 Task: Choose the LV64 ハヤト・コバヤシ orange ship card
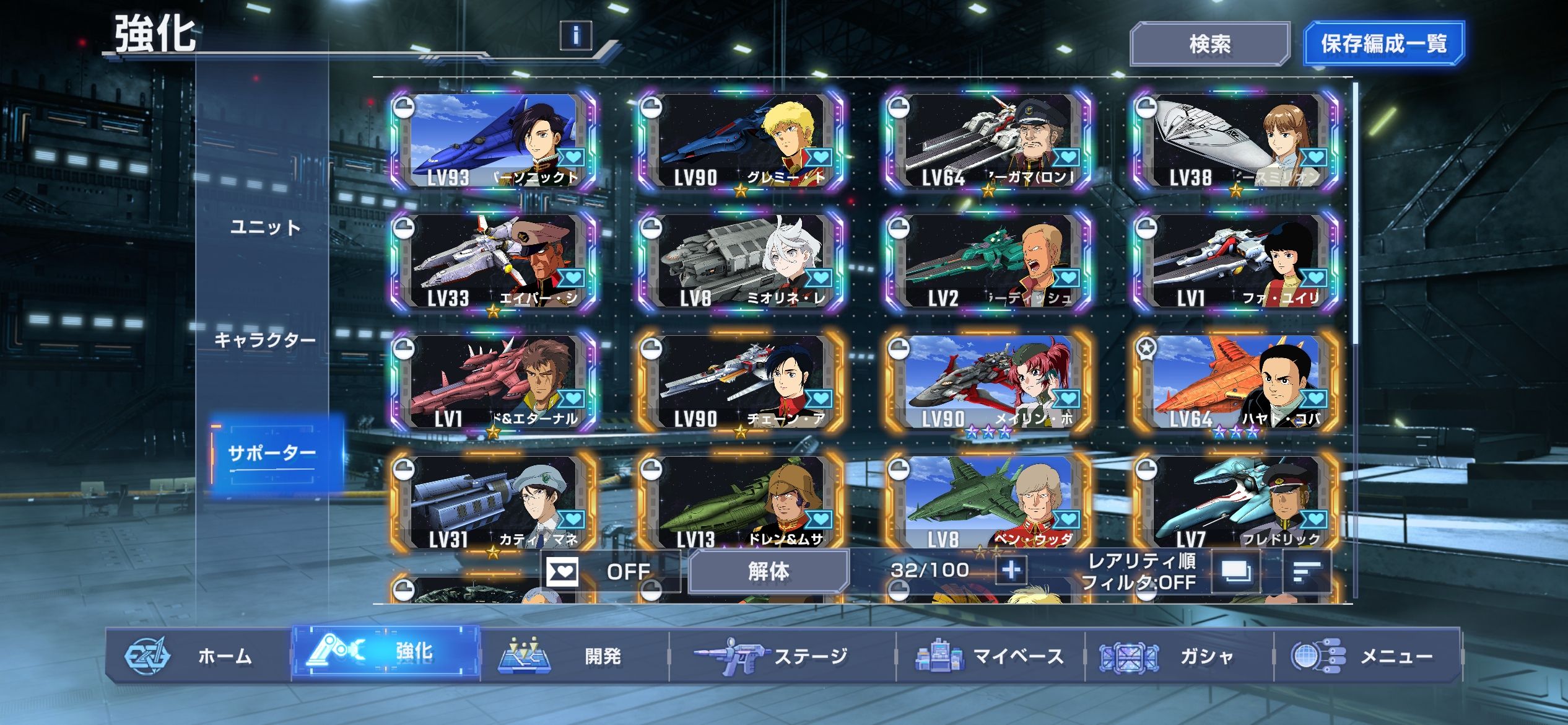[x=1236, y=382]
